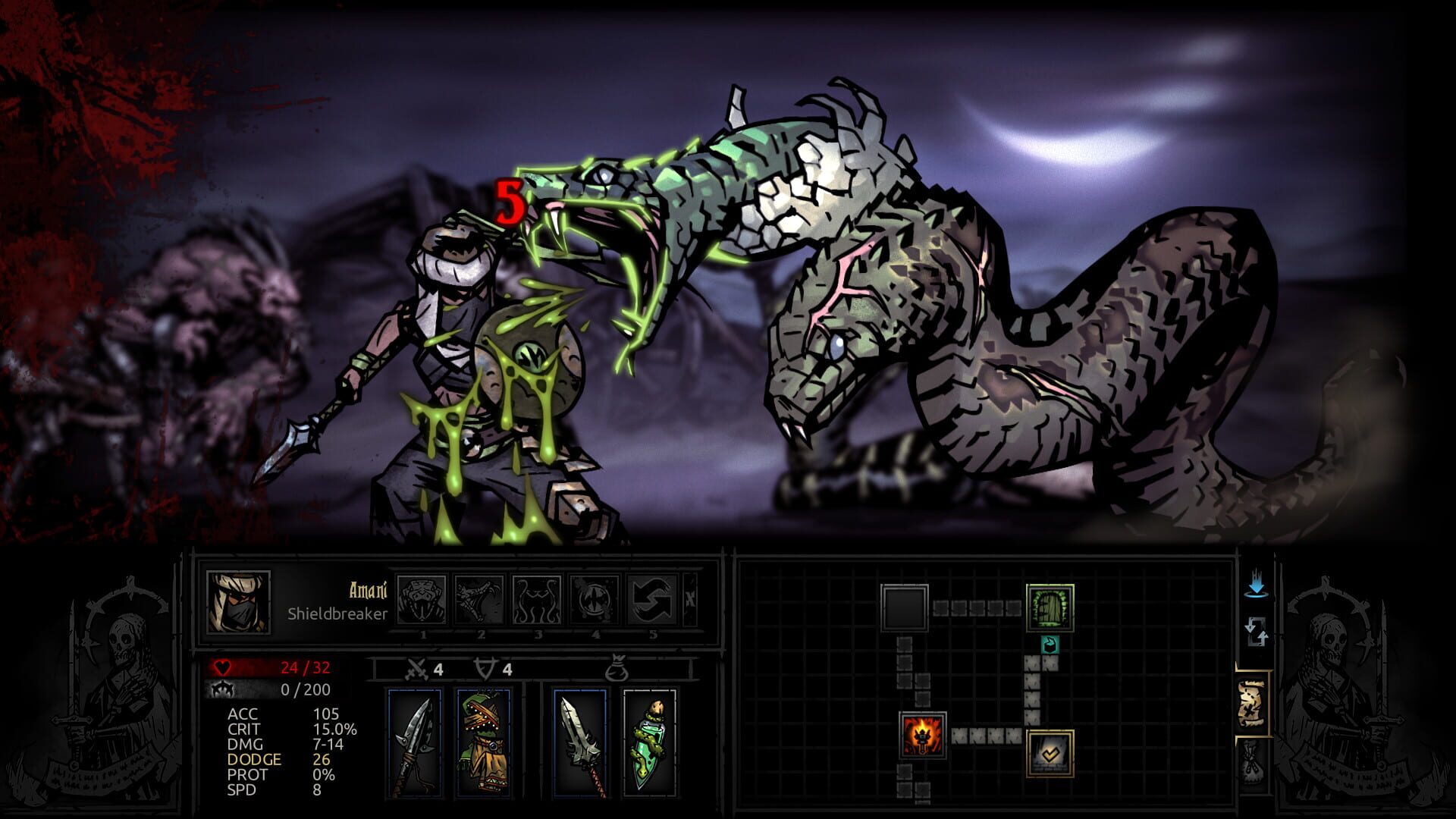Screen dimensions: 1456x819
Task: Select the retreat swap-arrows icon on the sidebar
Action: [1257, 632]
